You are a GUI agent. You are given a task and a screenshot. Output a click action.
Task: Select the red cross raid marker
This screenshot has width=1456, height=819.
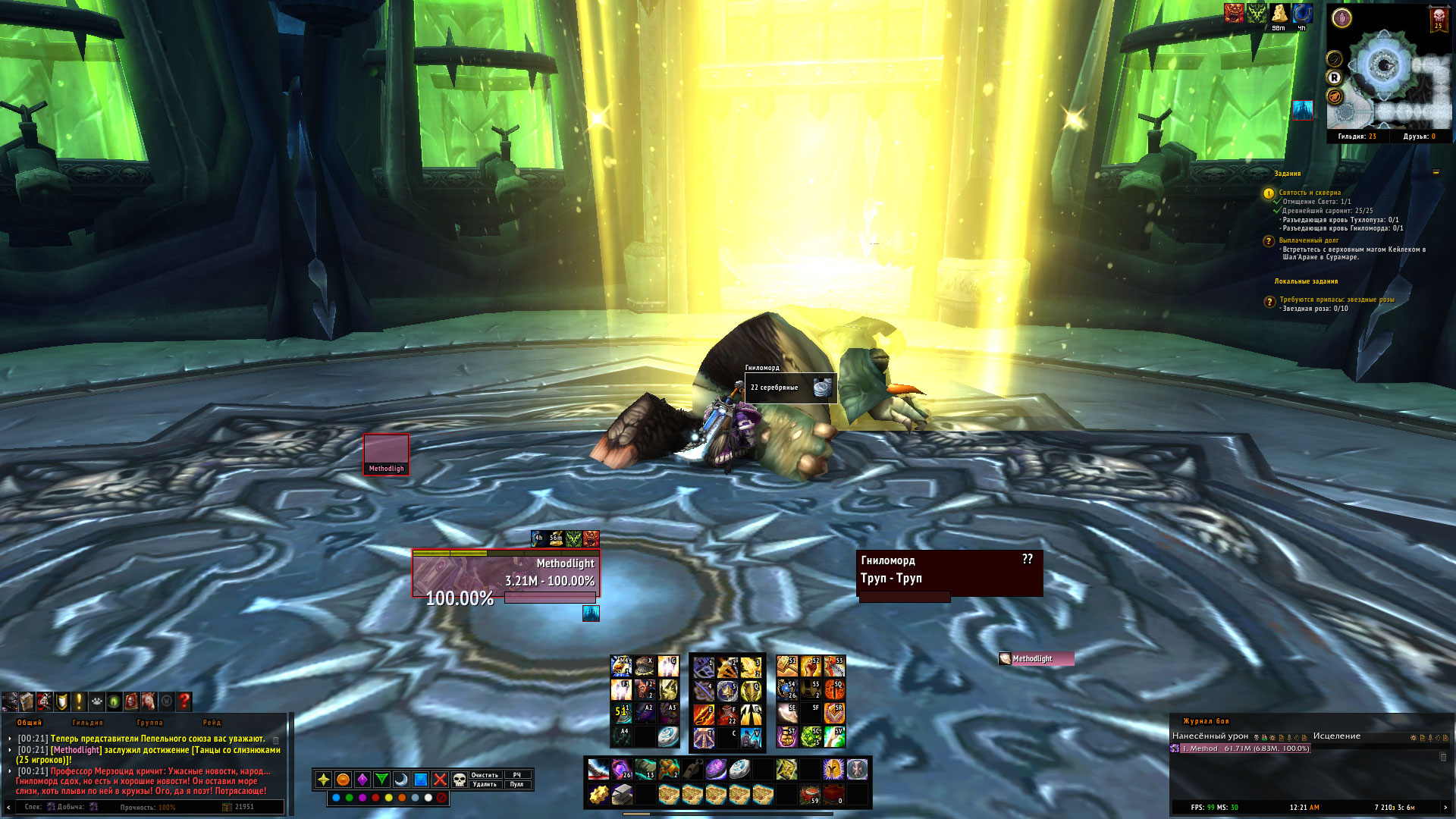[440, 780]
